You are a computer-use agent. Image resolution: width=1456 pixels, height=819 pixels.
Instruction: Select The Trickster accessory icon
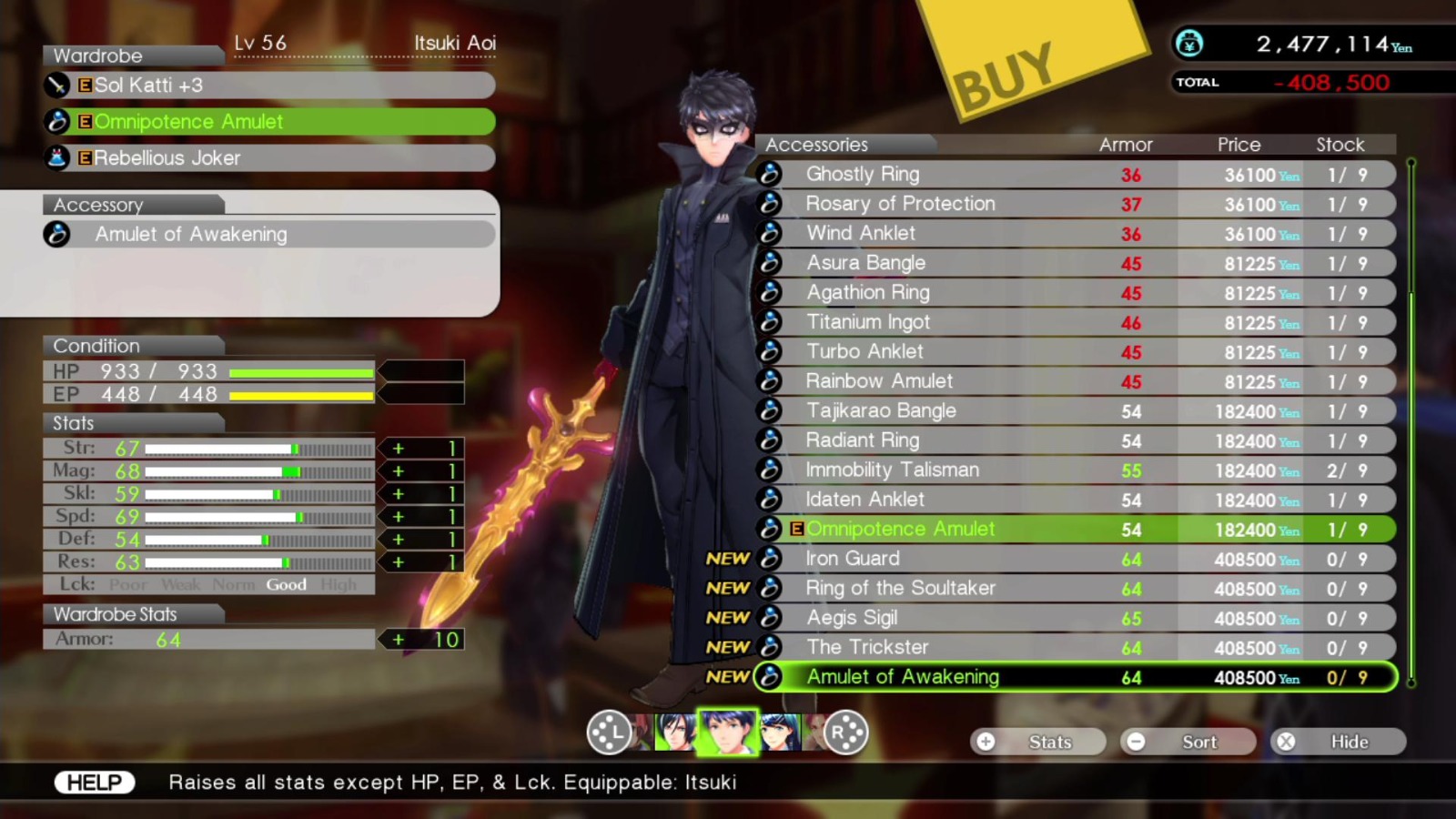(769, 647)
